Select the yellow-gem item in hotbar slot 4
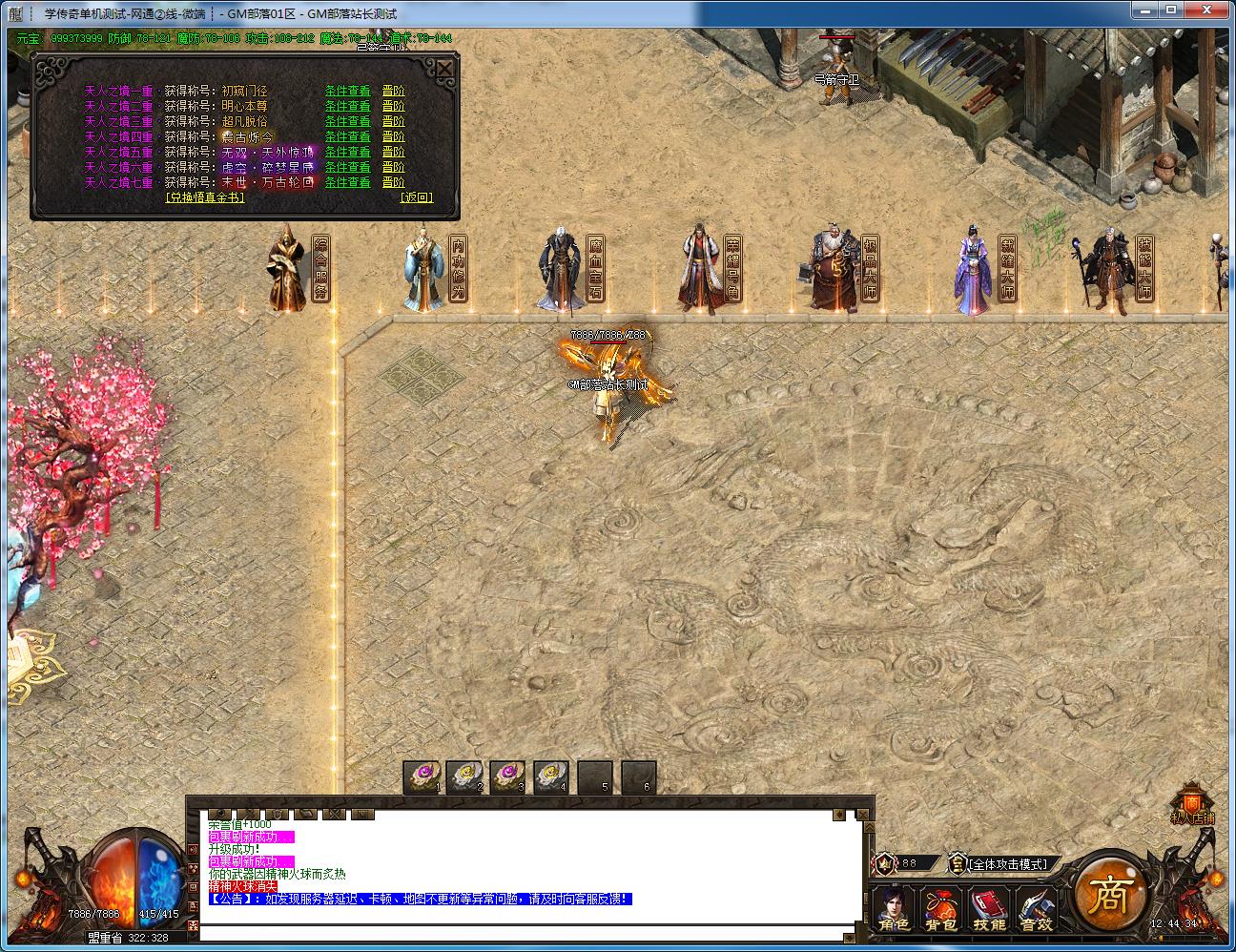Screen dimensions: 1236x952 tap(551, 776)
